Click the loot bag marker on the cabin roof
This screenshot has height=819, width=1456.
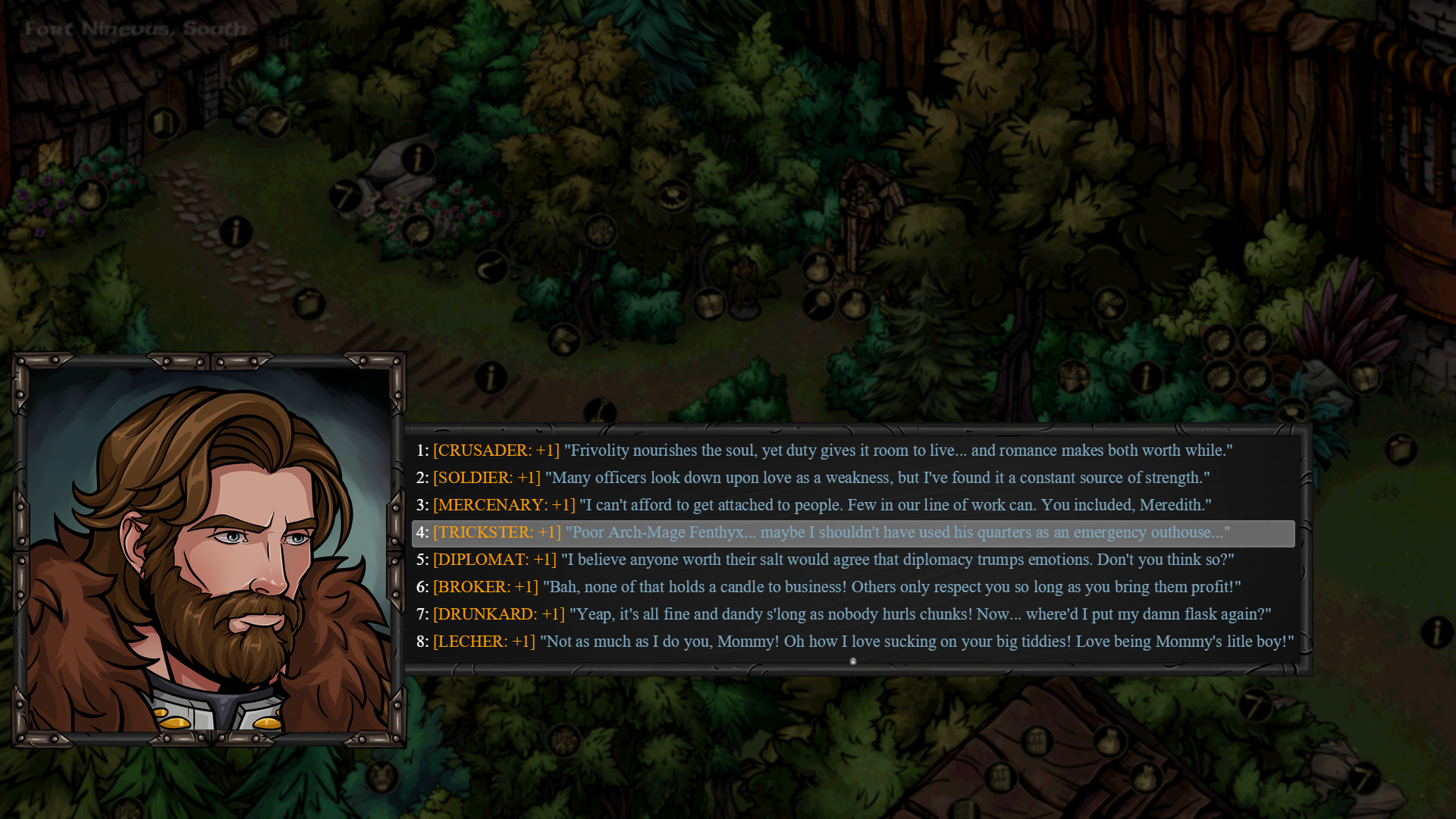pos(1109,742)
